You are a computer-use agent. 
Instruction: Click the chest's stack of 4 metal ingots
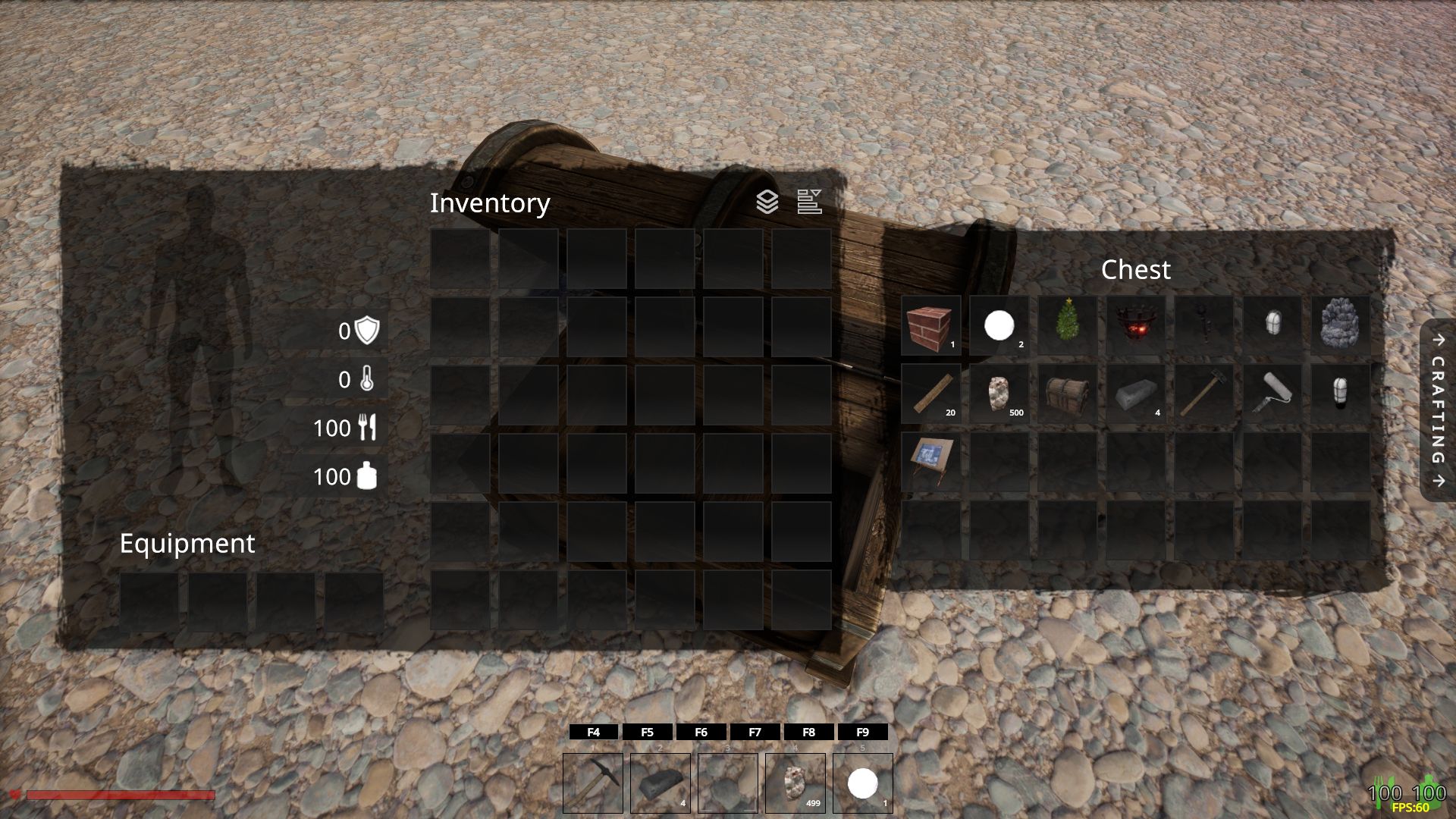(x=1135, y=394)
